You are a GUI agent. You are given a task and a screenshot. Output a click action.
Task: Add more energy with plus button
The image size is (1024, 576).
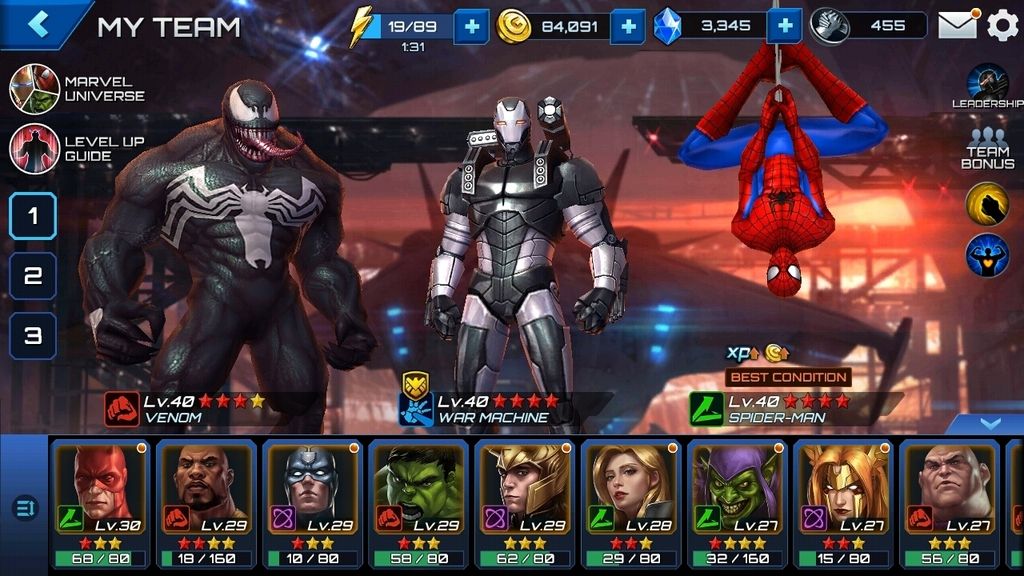[471, 26]
